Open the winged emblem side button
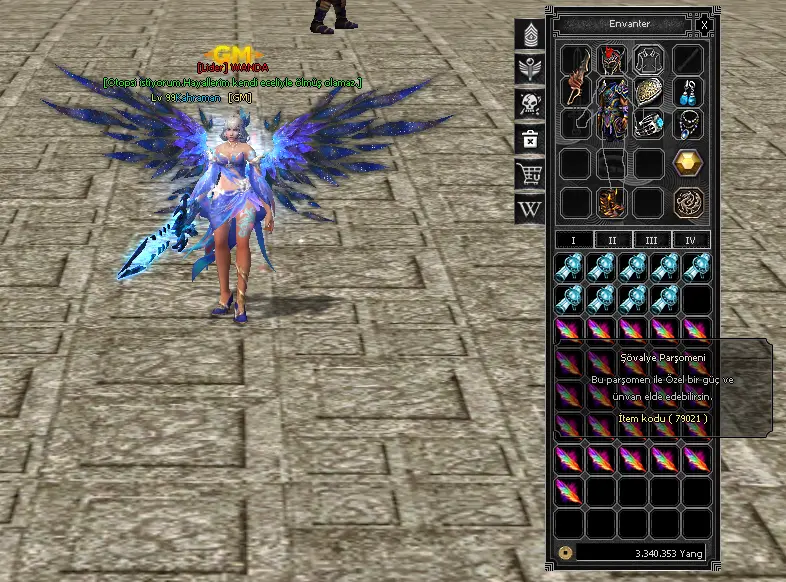Image resolution: width=786 pixels, height=582 pixels. pyautogui.click(x=529, y=70)
